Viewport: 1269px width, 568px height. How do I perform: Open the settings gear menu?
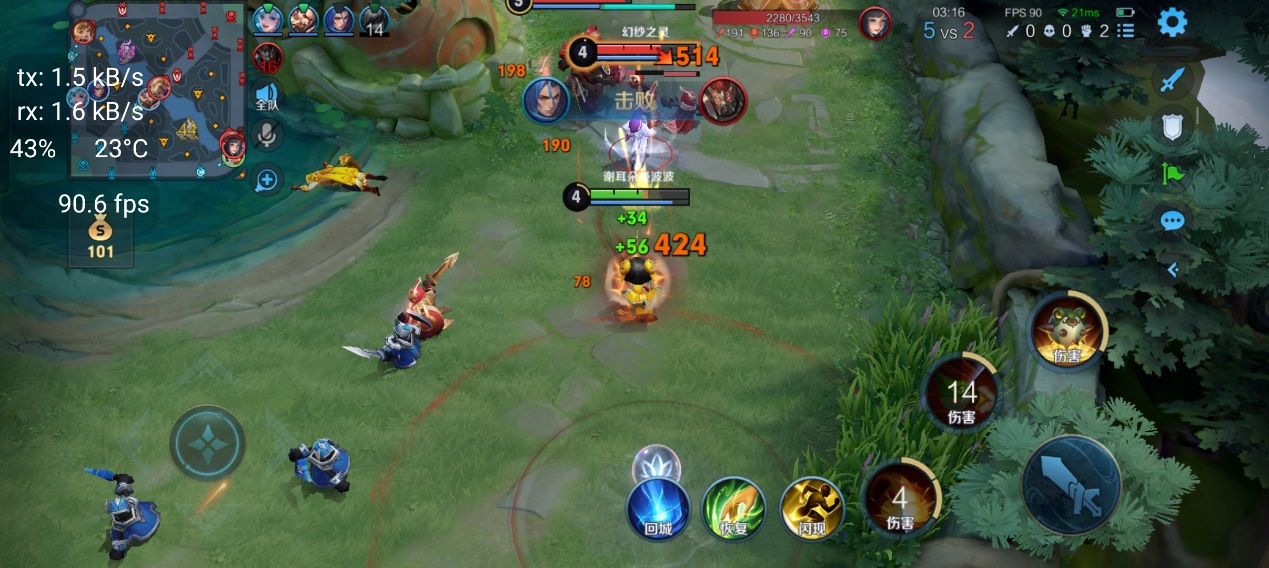pyautogui.click(x=1172, y=22)
